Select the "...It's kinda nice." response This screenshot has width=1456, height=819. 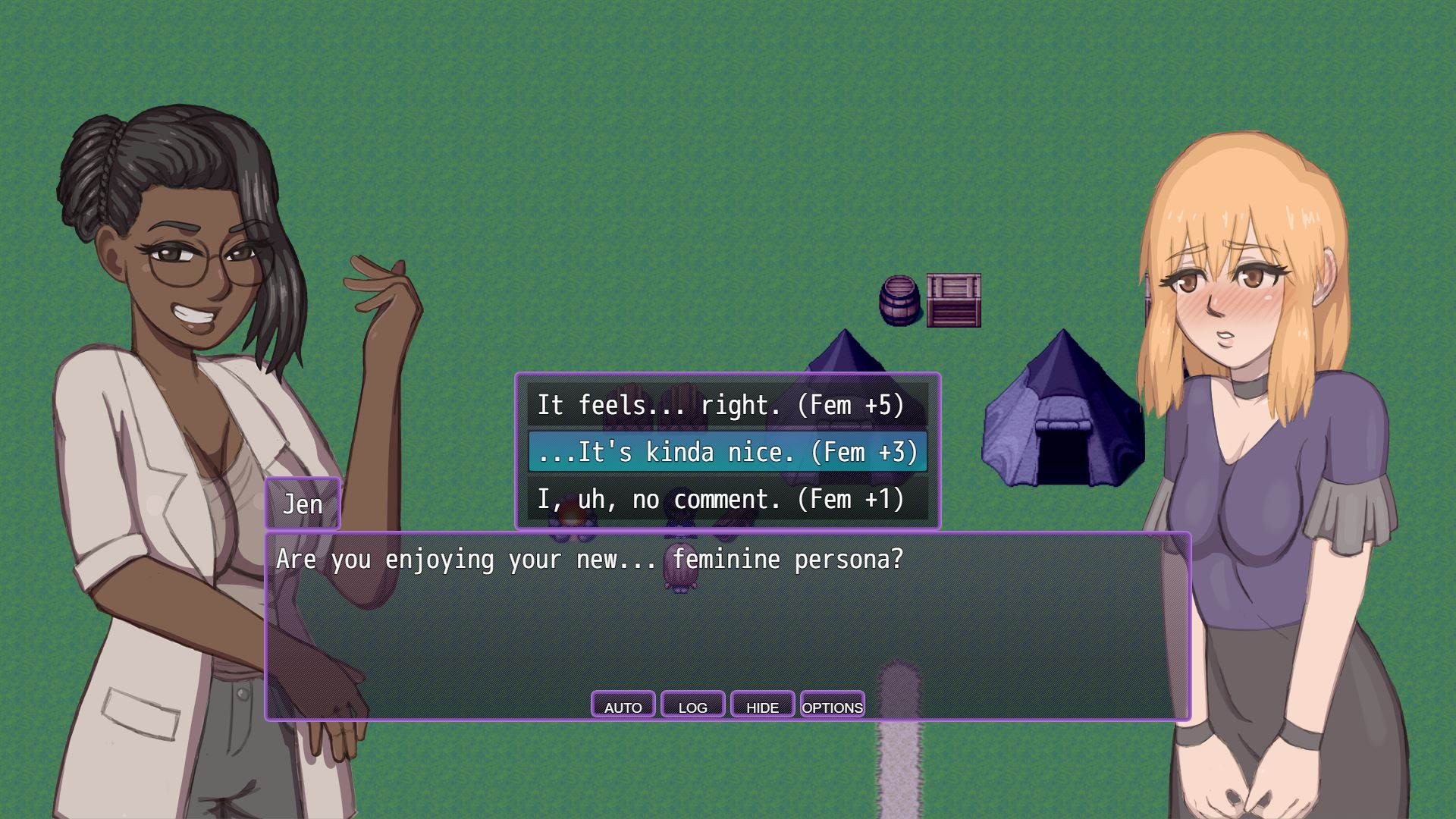(x=726, y=452)
